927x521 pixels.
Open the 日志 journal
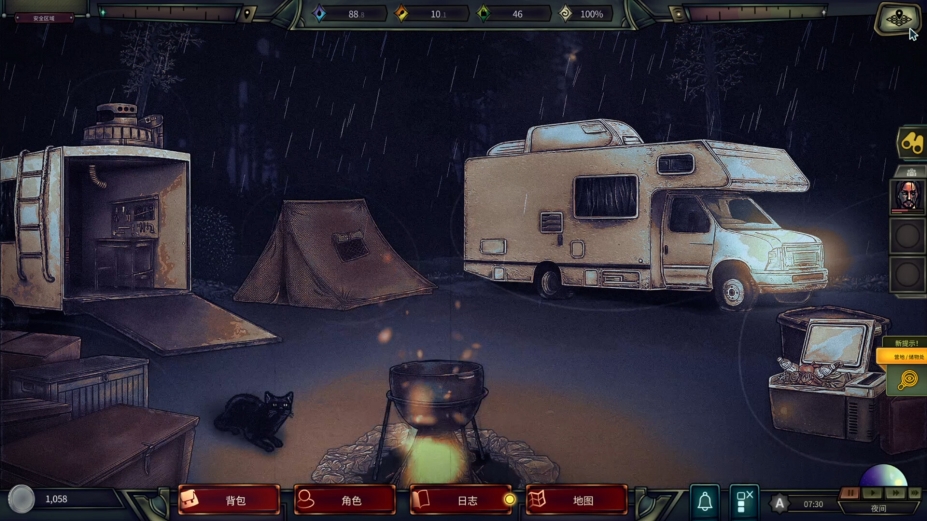(461, 499)
